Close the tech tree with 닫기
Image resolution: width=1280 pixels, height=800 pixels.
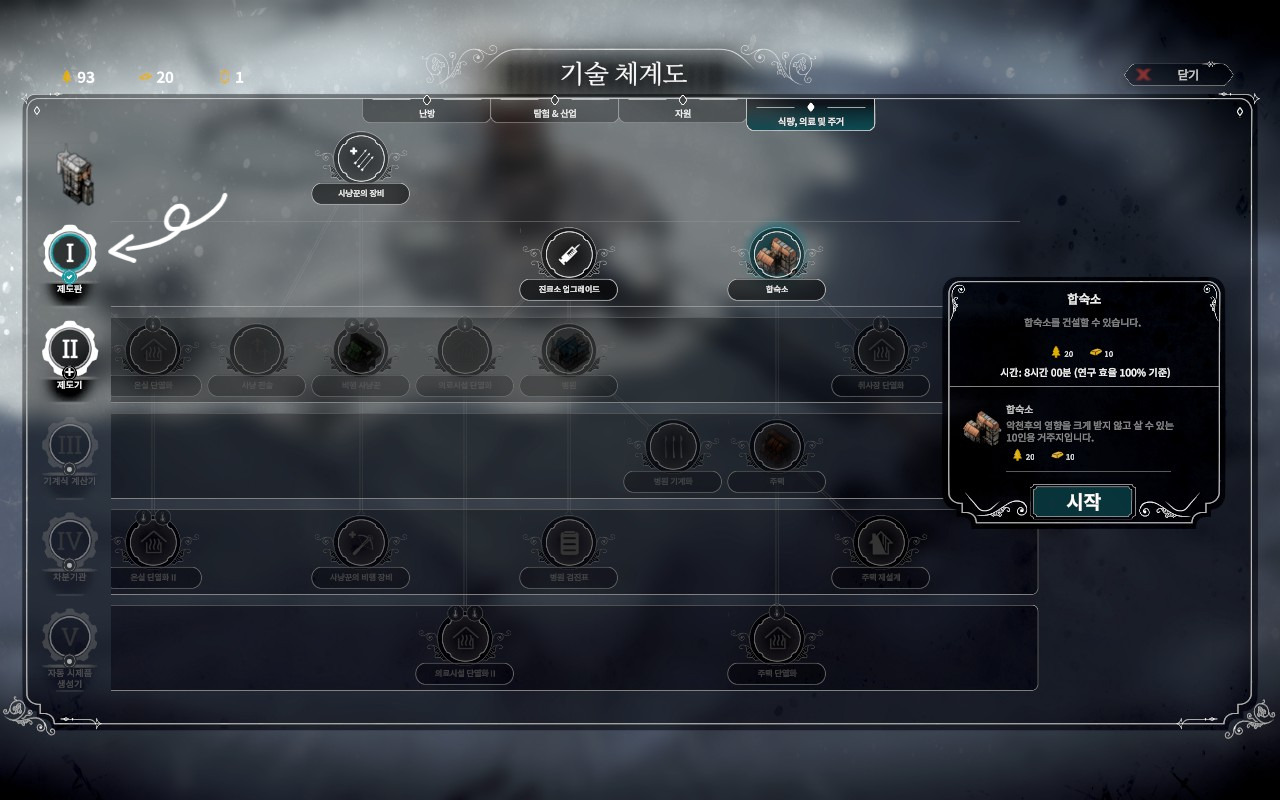[x=1179, y=75]
